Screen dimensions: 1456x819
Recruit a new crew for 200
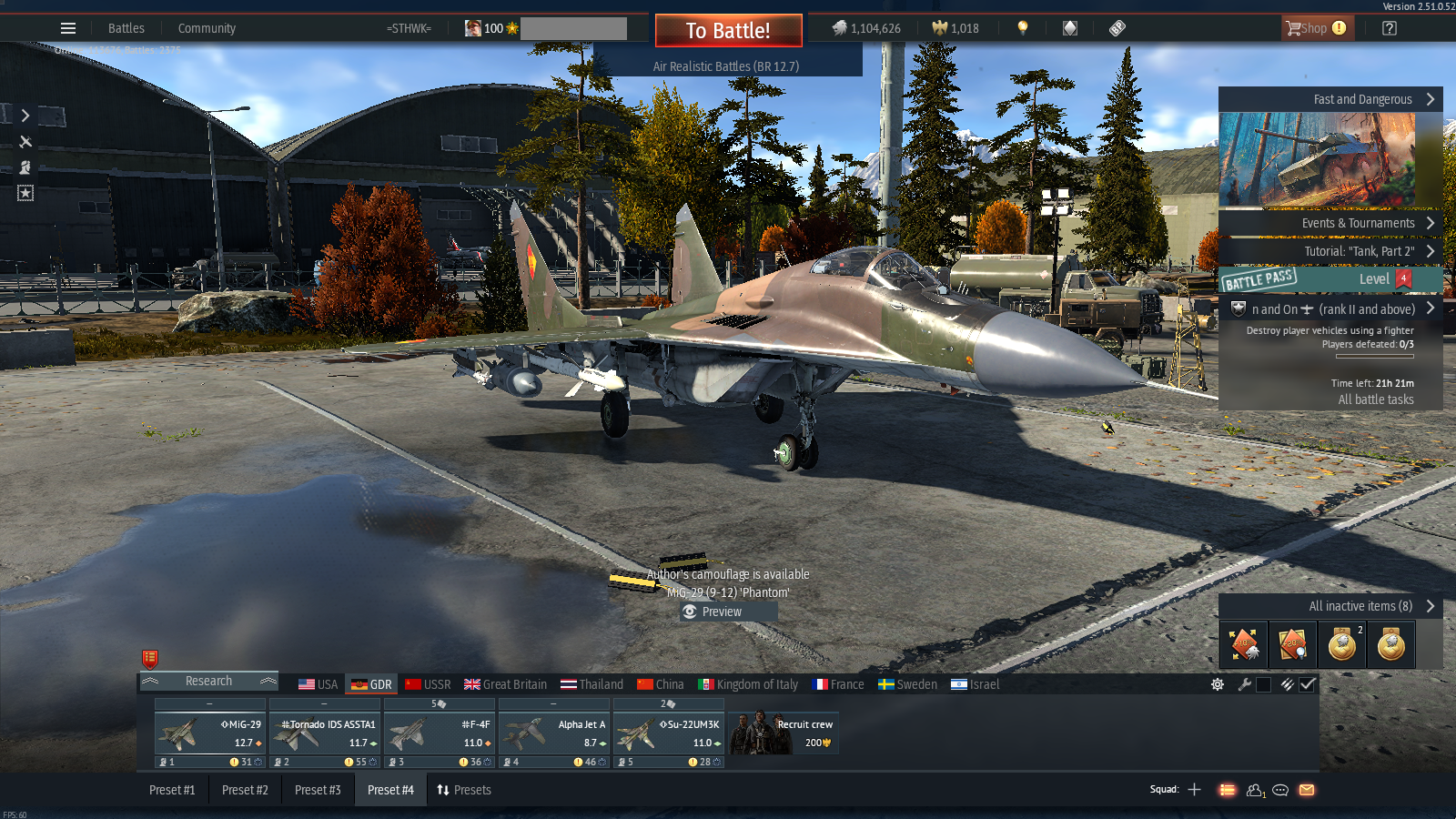coord(784,733)
